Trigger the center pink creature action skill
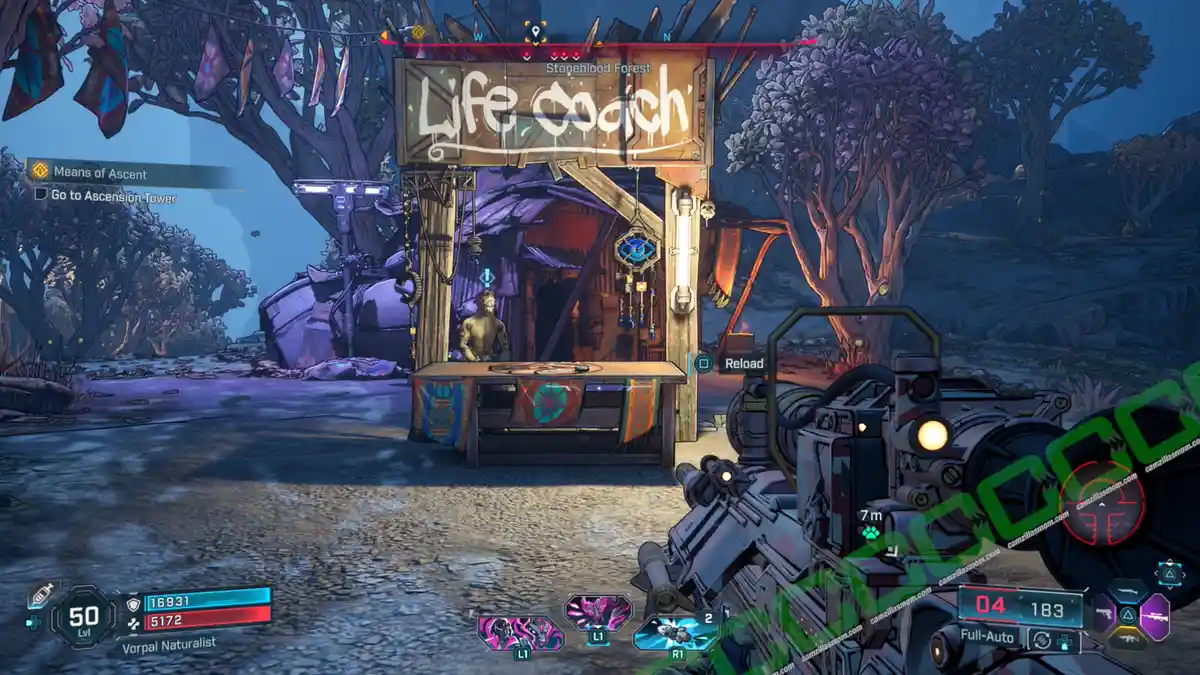The height and width of the screenshot is (675, 1200). click(597, 610)
